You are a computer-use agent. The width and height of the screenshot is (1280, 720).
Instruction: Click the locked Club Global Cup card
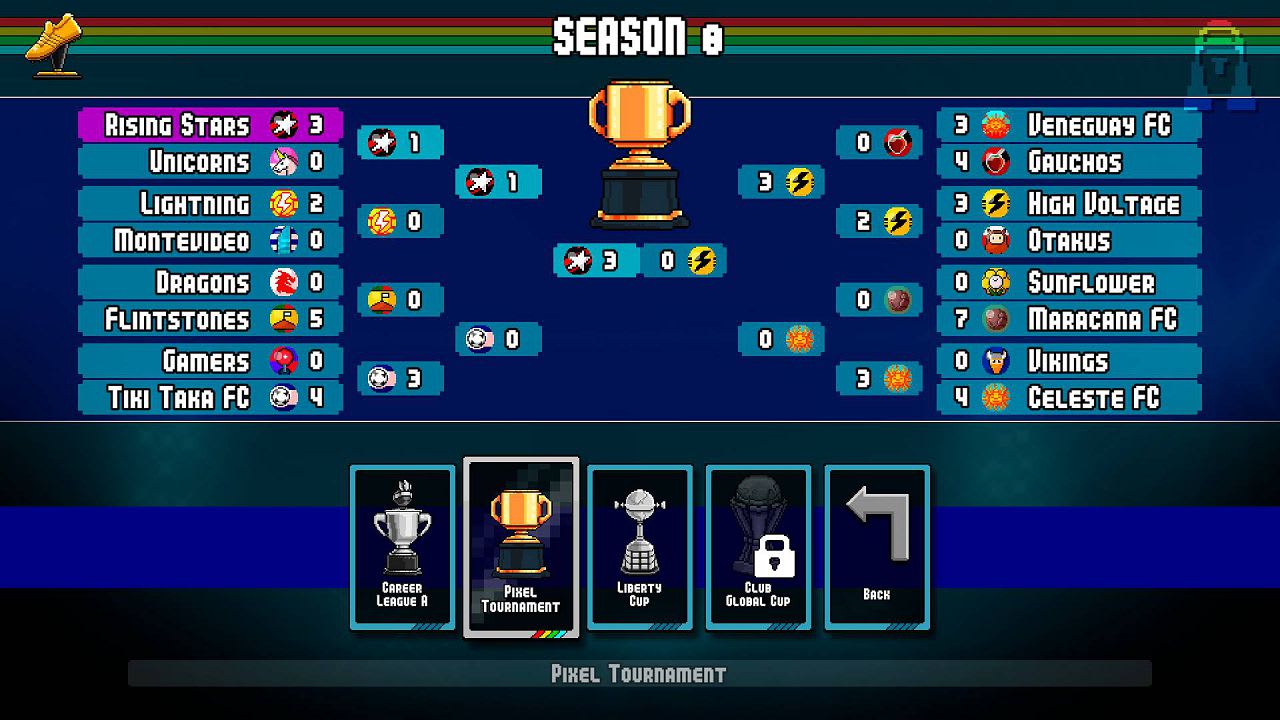757,545
